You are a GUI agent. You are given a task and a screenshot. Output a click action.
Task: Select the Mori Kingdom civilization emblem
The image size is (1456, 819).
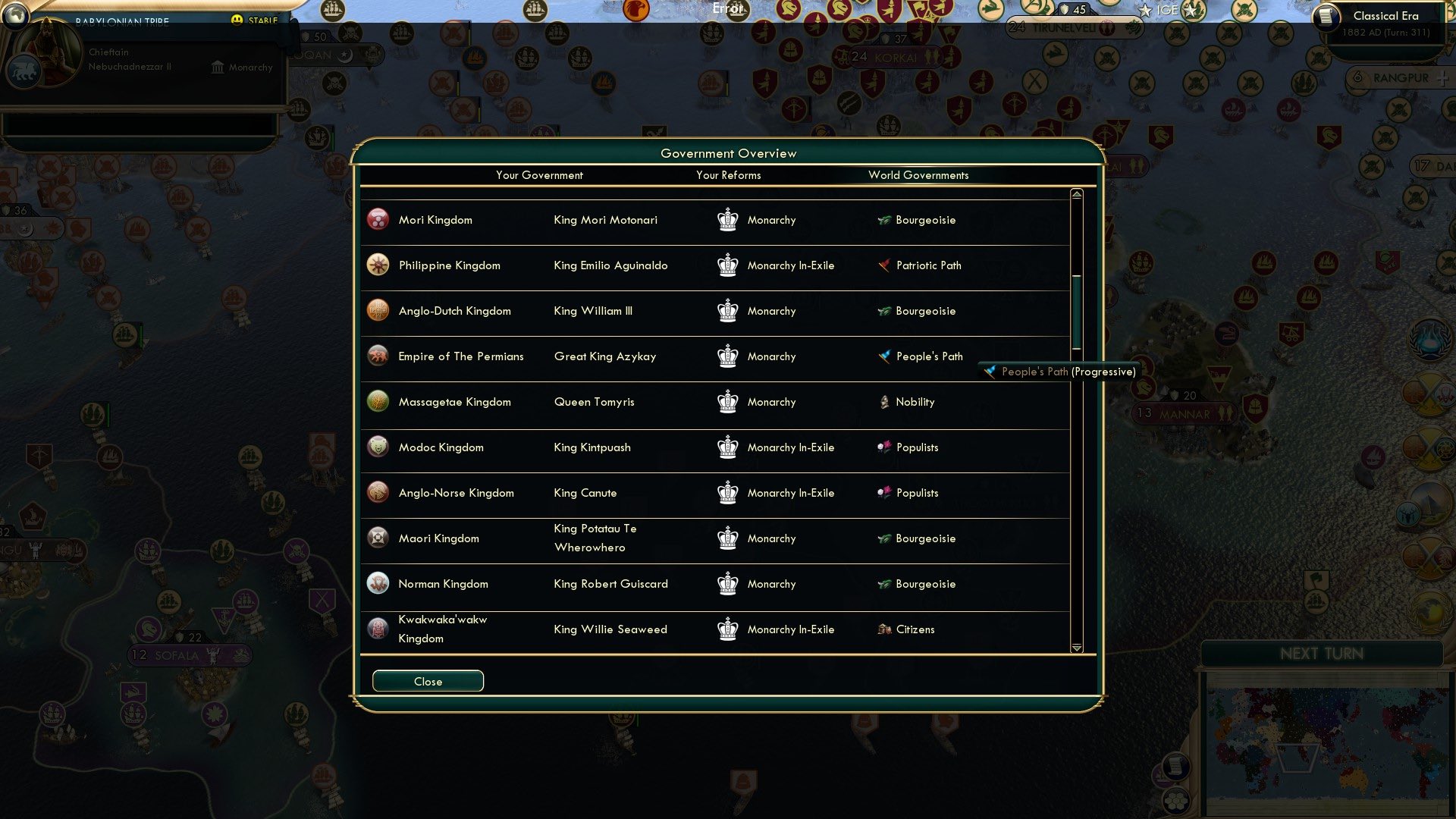pos(378,220)
